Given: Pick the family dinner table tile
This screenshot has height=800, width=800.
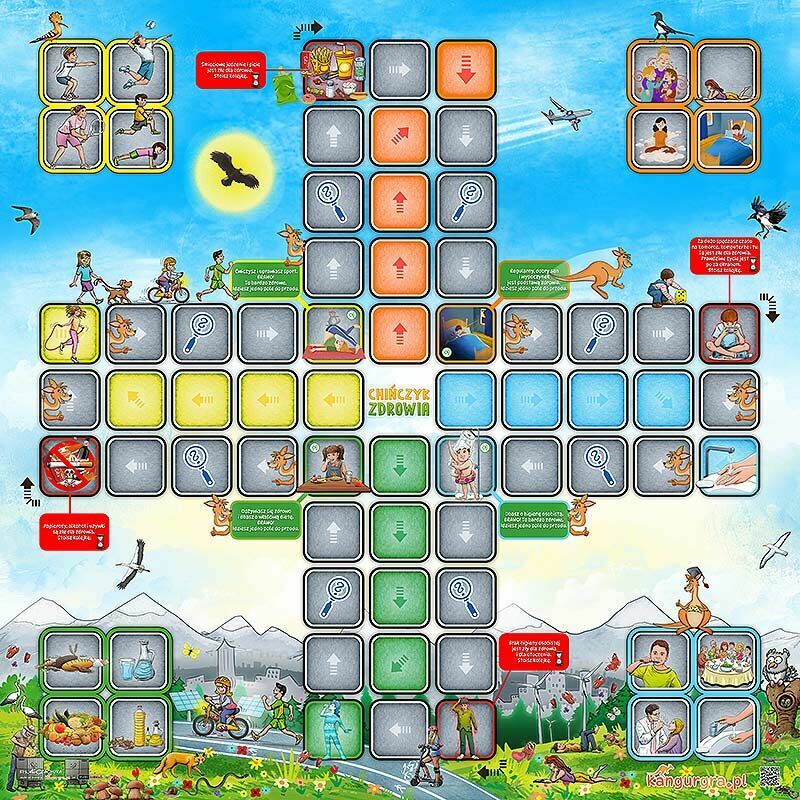Looking at the screenshot, I should [727, 658].
